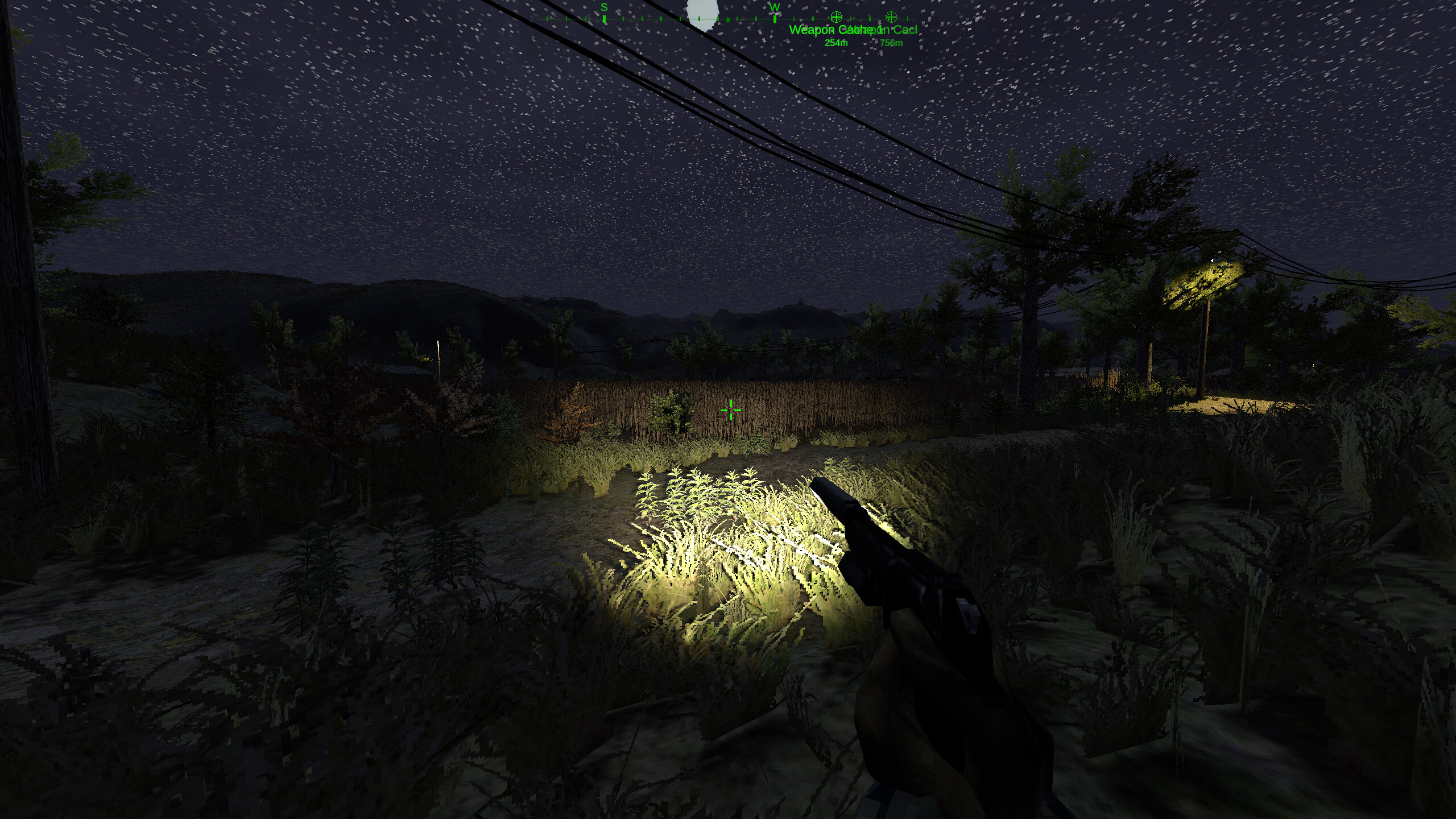Select the Weapon Cache 1 waypoint marker icon

click(x=835, y=18)
